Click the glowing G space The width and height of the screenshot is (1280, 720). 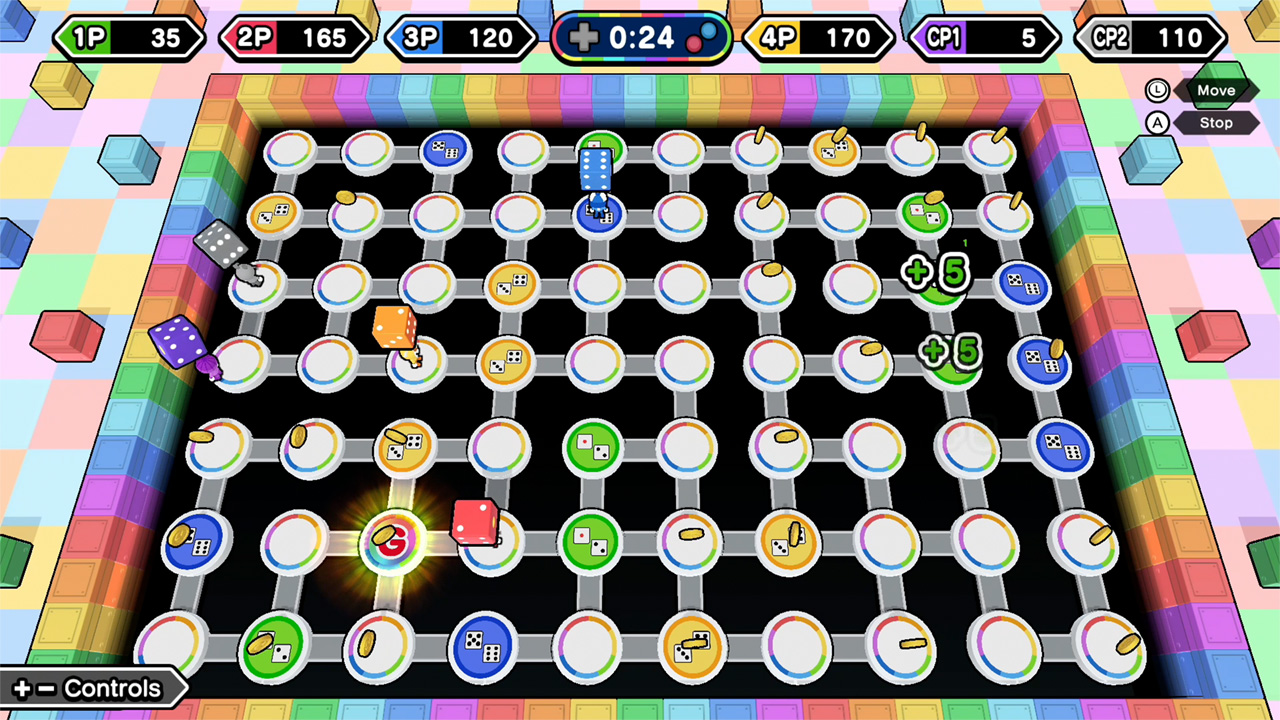393,542
